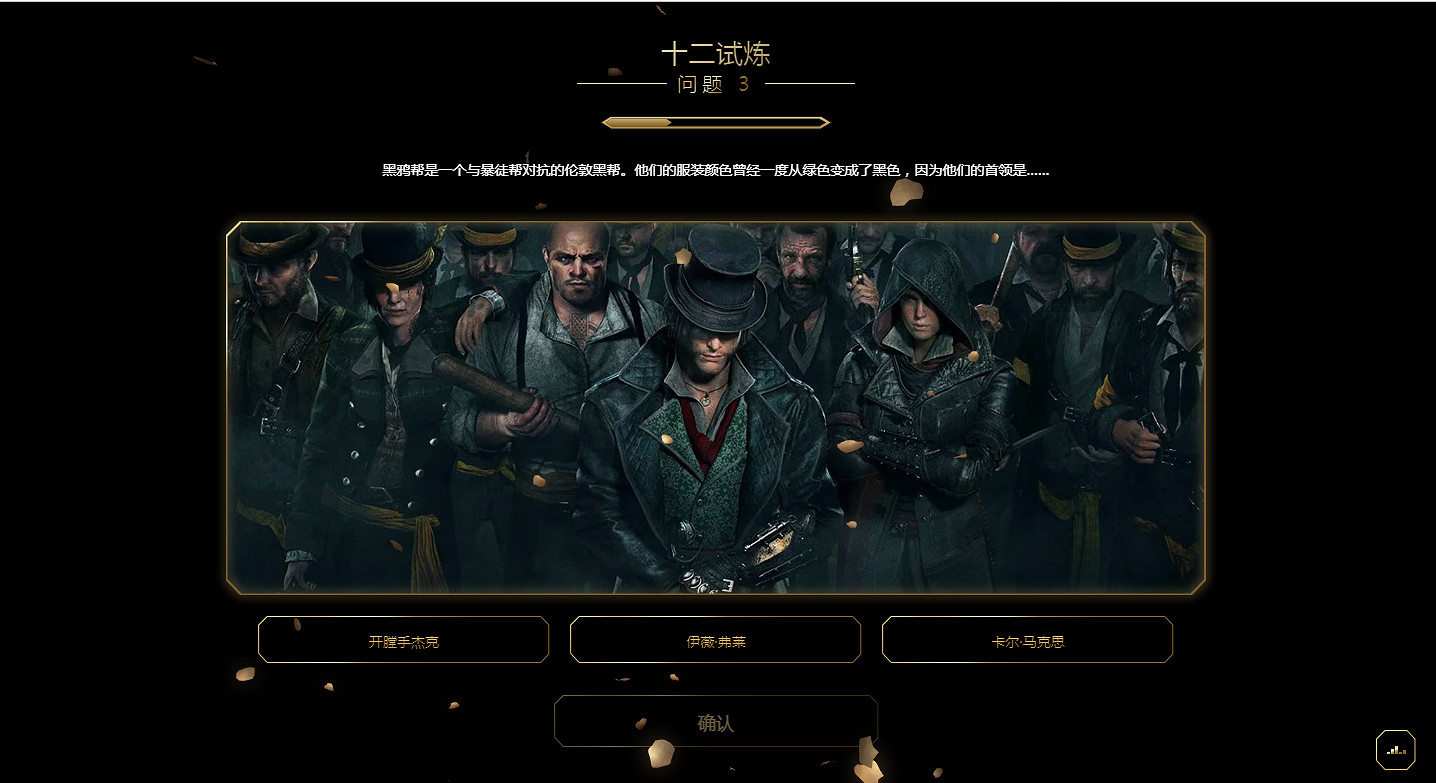This screenshot has height=783, width=1436.
Task: Click the gold quiz progress bar
Action: click(715, 121)
